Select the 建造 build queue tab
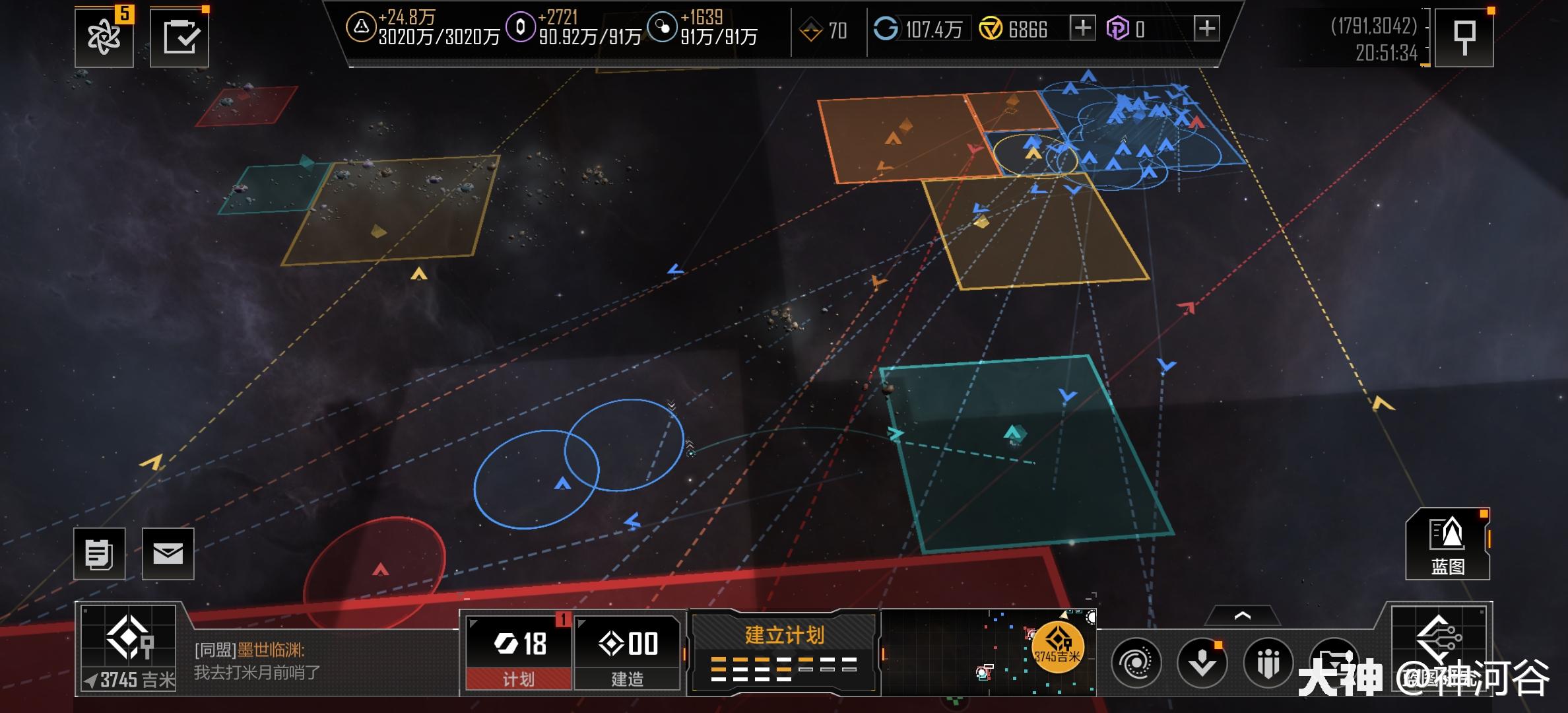The image size is (1568, 713). (x=628, y=652)
